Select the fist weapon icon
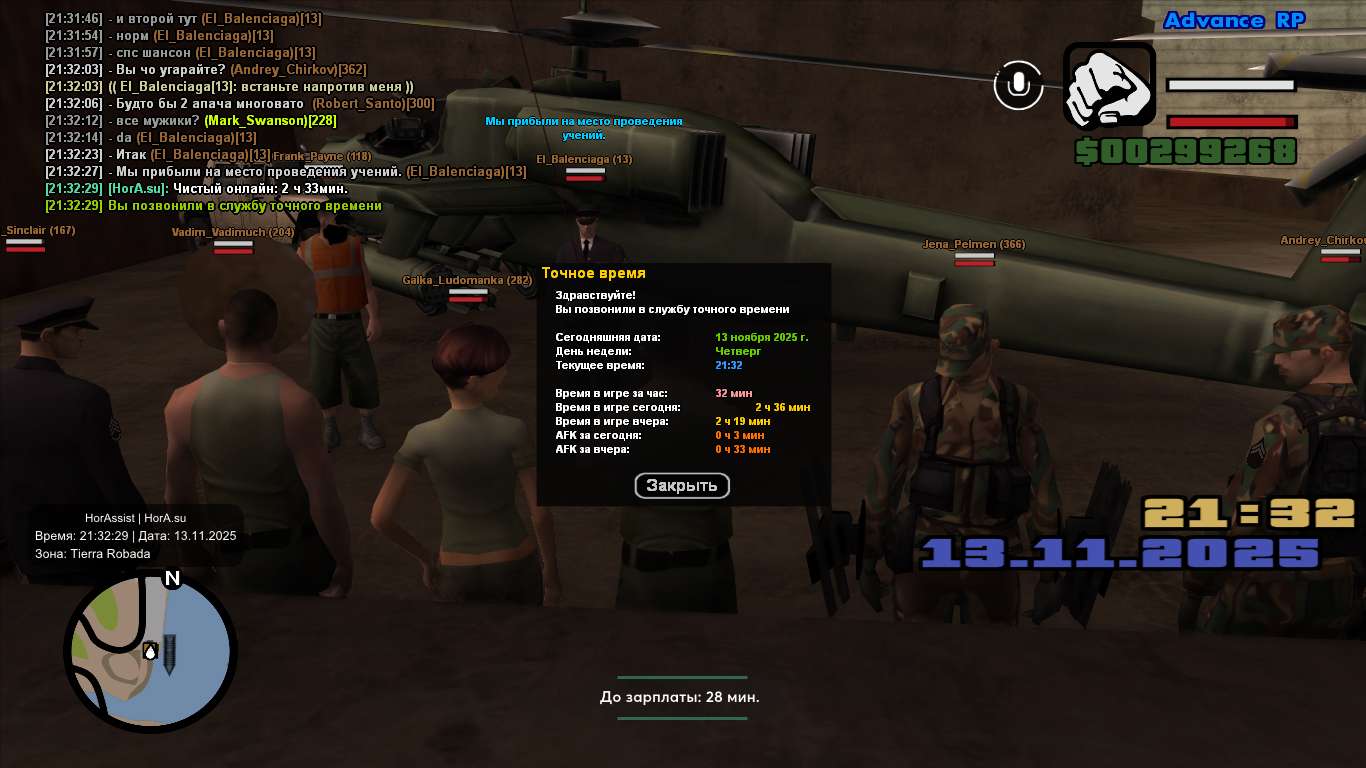 (x=1109, y=86)
